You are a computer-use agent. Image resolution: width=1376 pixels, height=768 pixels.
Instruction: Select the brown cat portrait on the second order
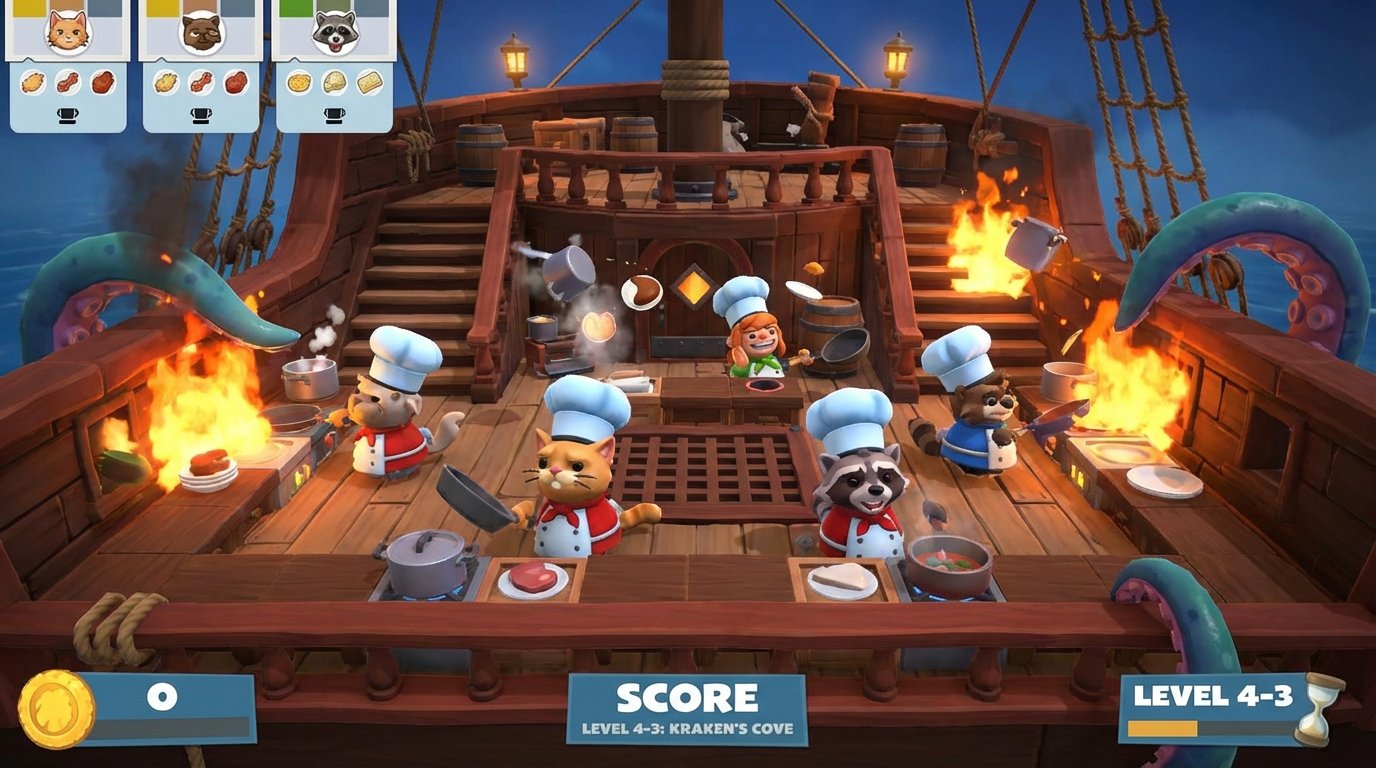[x=200, y=33]
